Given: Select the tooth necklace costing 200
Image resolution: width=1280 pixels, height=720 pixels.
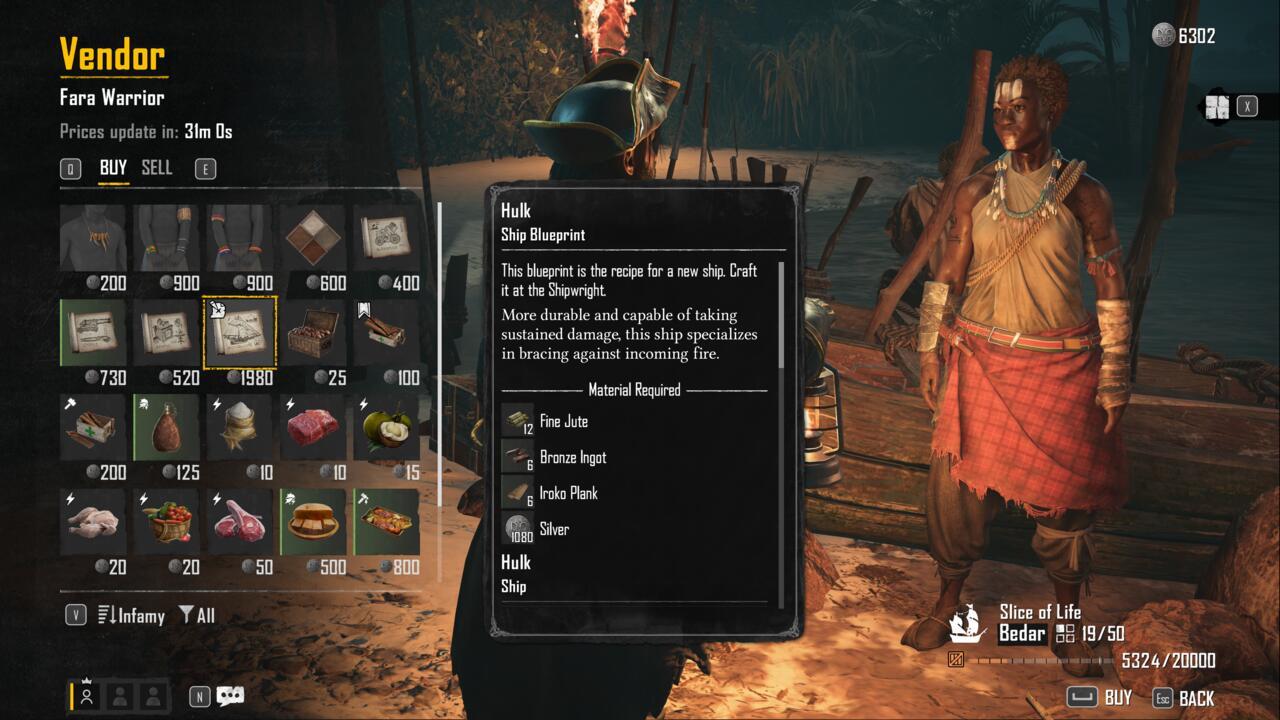Looking at the screenshot, I should [x=93, y=240].
